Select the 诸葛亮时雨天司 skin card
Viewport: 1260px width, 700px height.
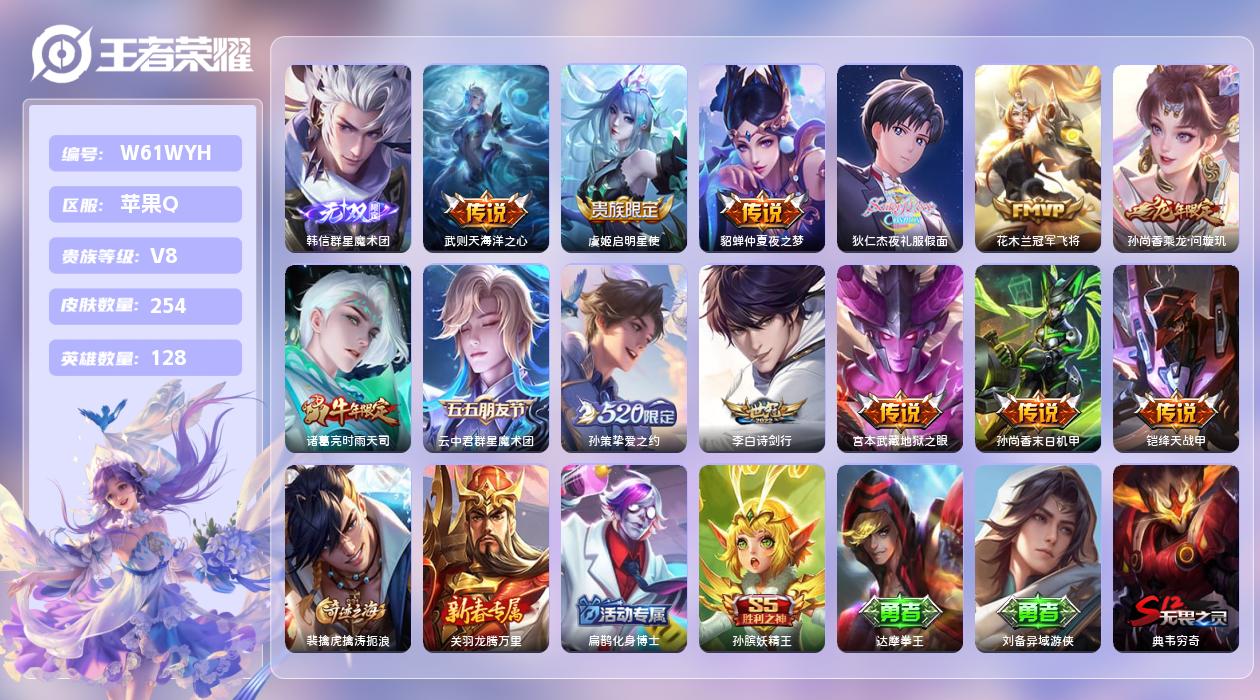(347, 358)
